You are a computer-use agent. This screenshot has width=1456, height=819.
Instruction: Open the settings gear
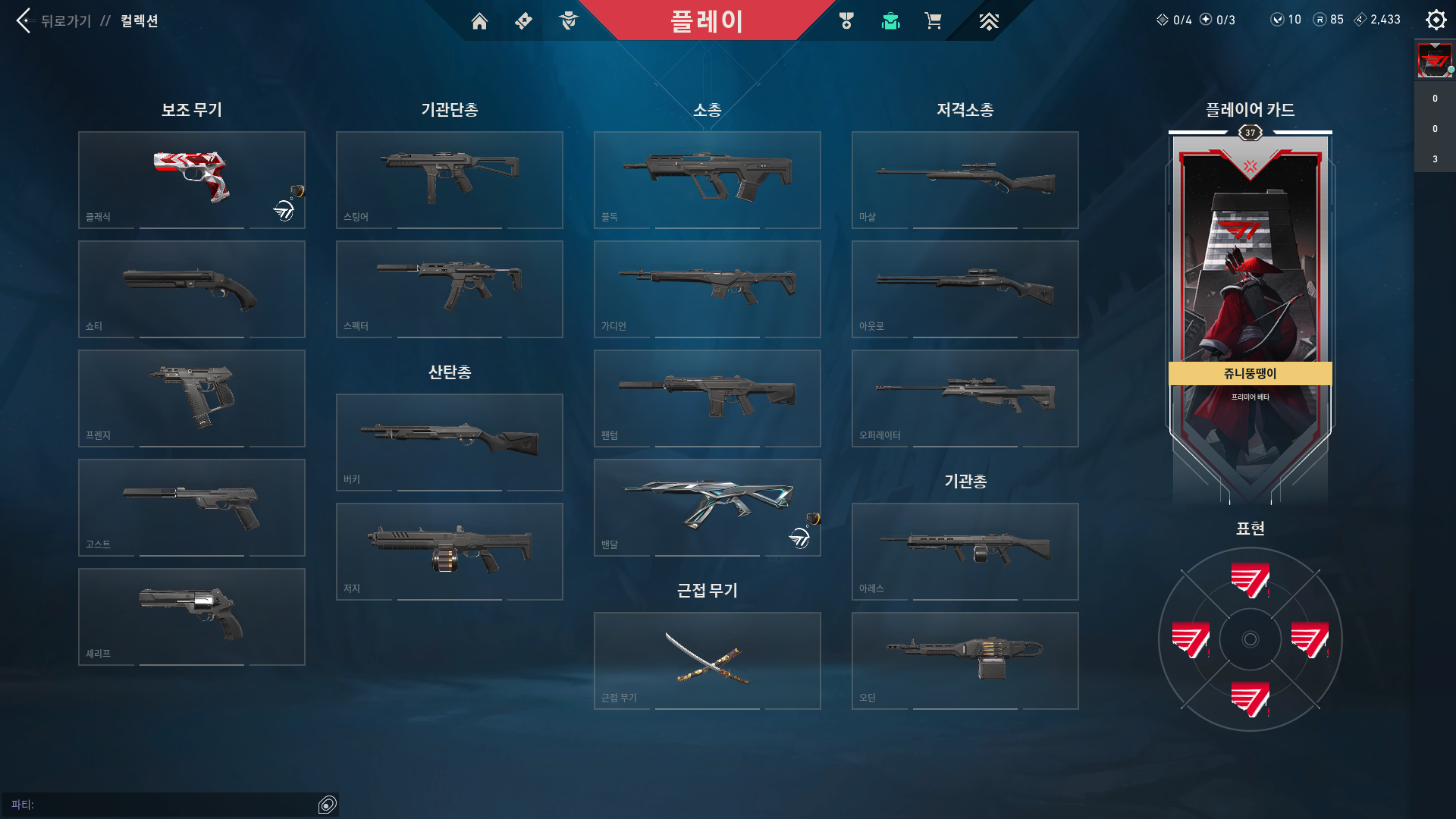1436,19
